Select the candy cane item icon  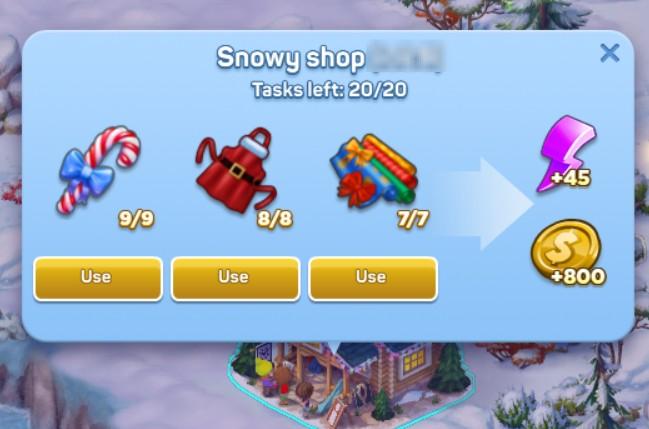coord(97,168)
